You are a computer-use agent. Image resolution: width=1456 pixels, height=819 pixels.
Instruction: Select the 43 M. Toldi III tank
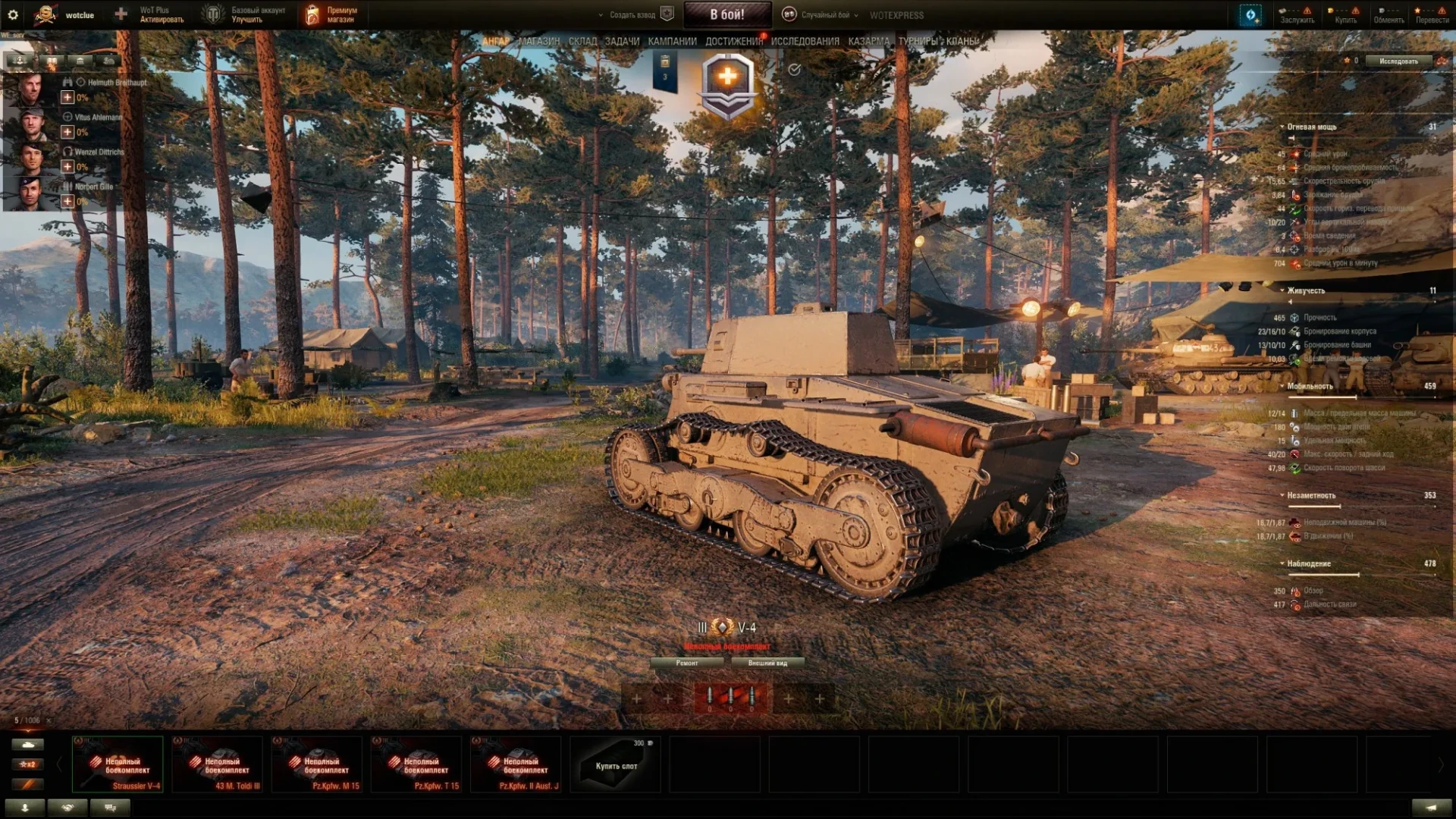[x=218, y=764]
